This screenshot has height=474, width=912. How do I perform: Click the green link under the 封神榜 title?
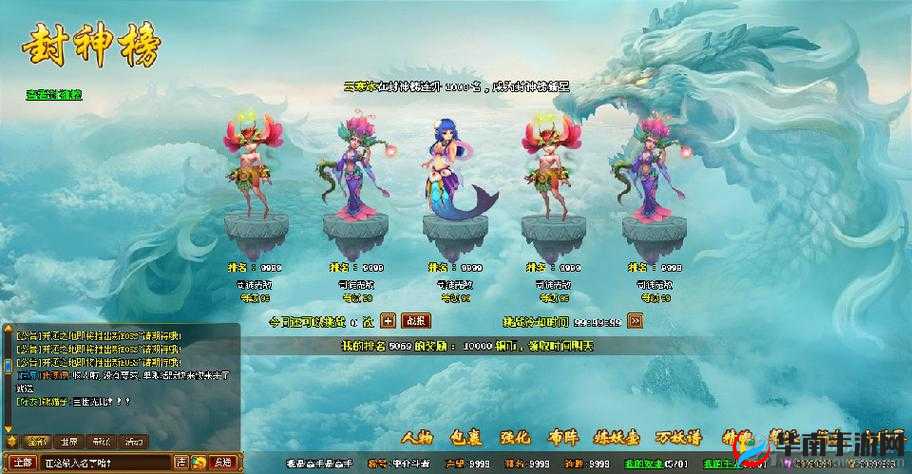(x=54, y=95)
